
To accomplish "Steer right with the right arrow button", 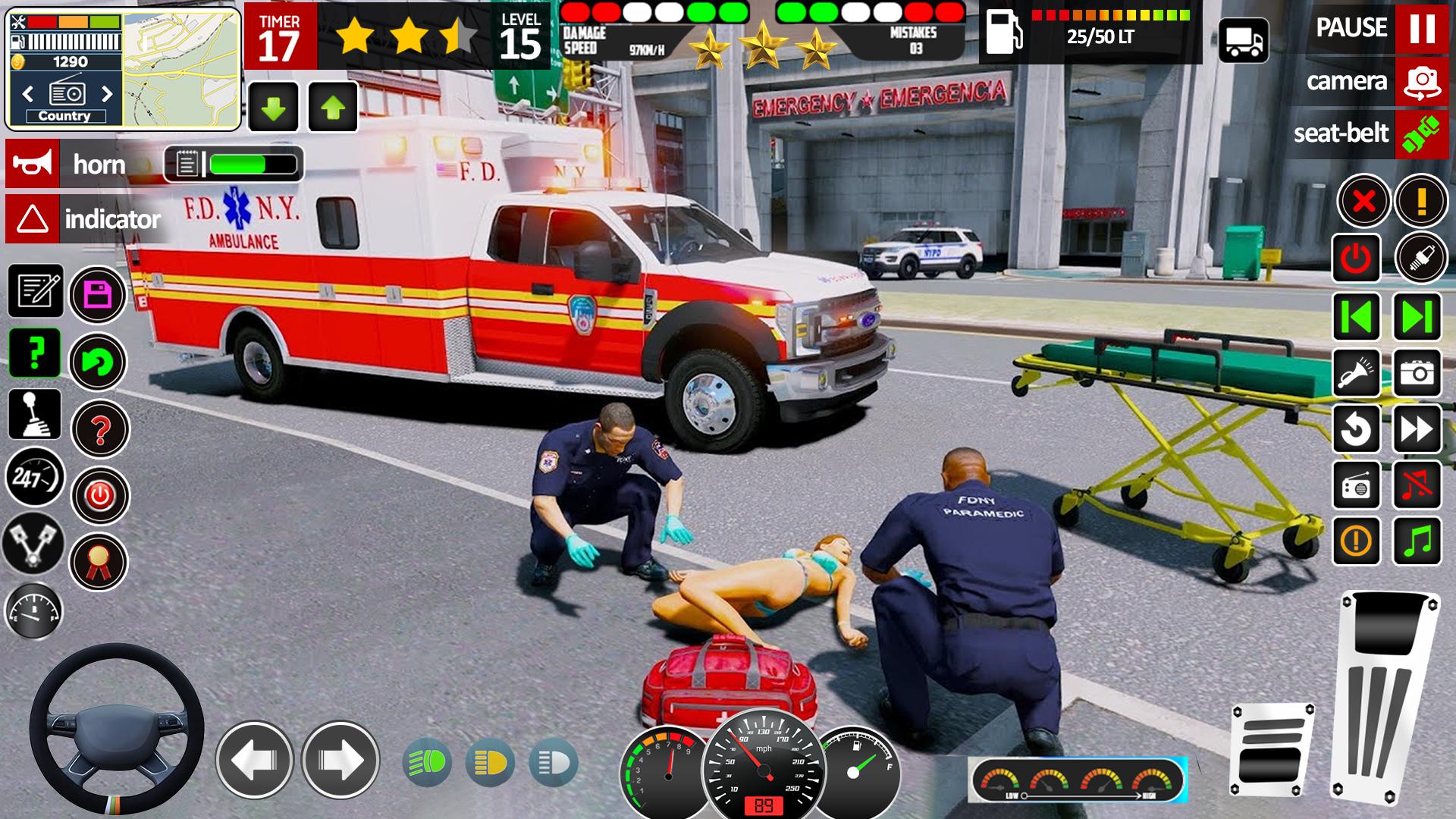I will tap(340, 760).
